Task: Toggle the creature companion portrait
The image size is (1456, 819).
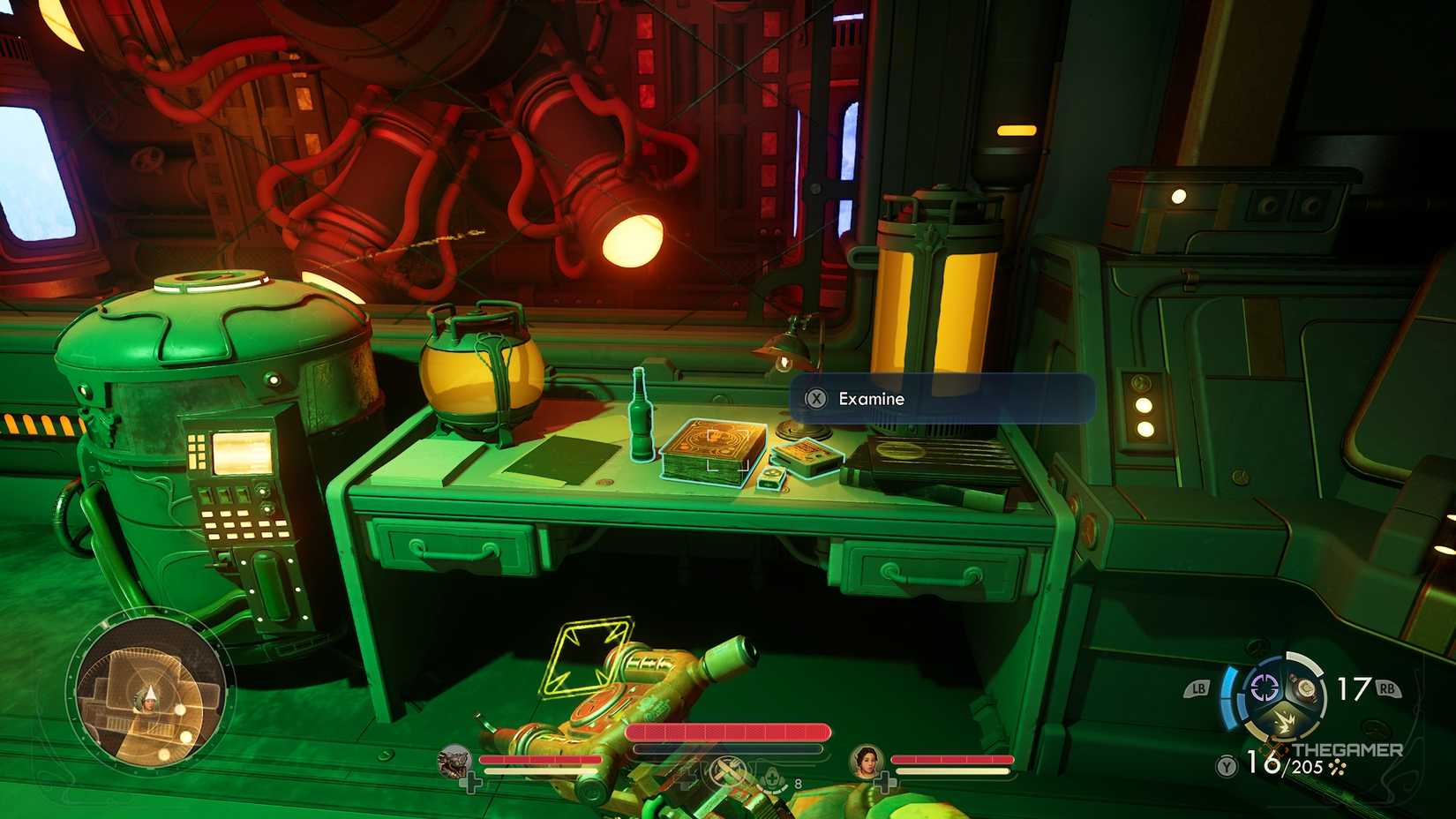Action: coord(454,763)
